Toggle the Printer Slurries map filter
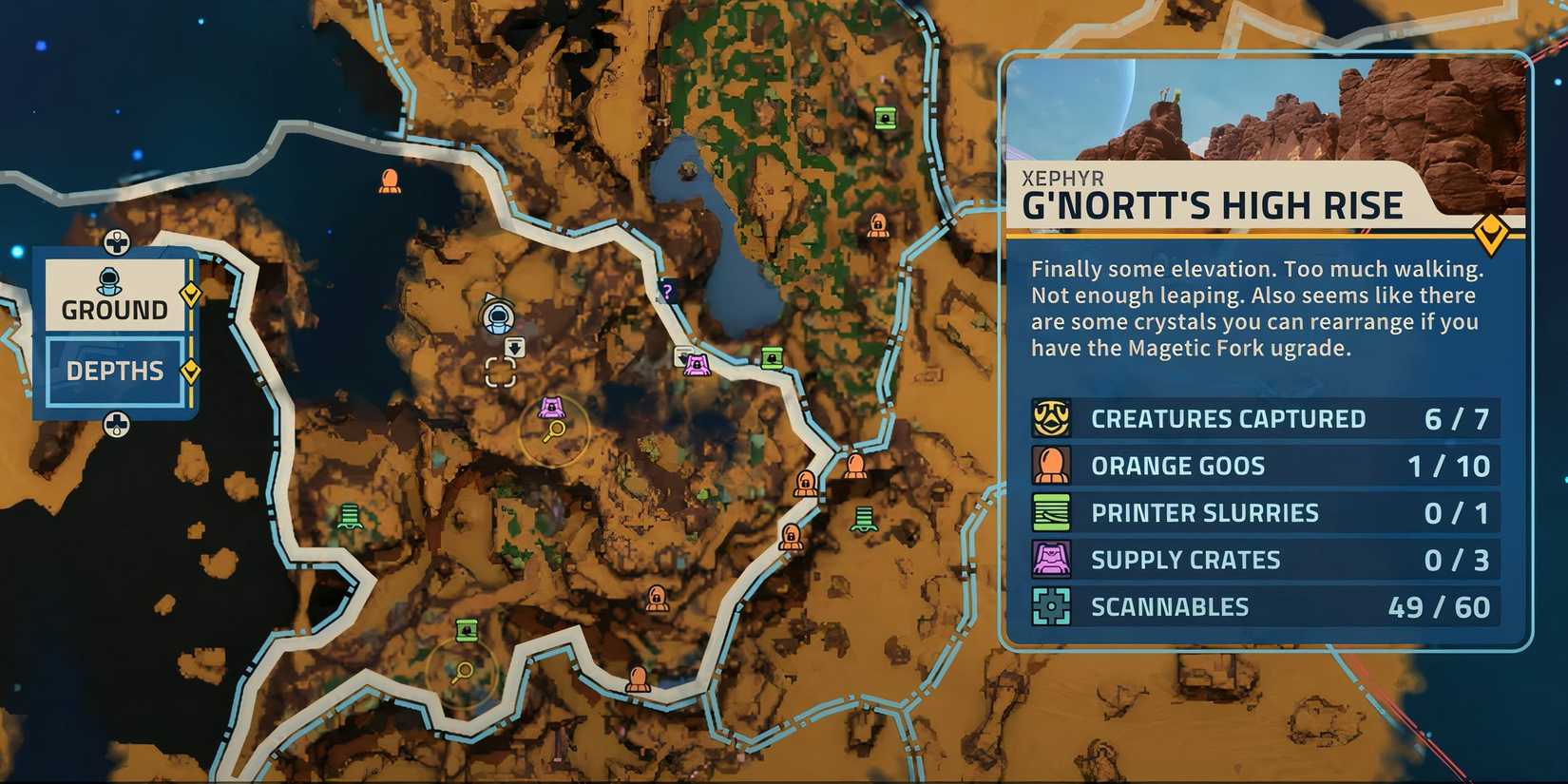This screenshot has height=784, width=1568. tap(1051, 511)
